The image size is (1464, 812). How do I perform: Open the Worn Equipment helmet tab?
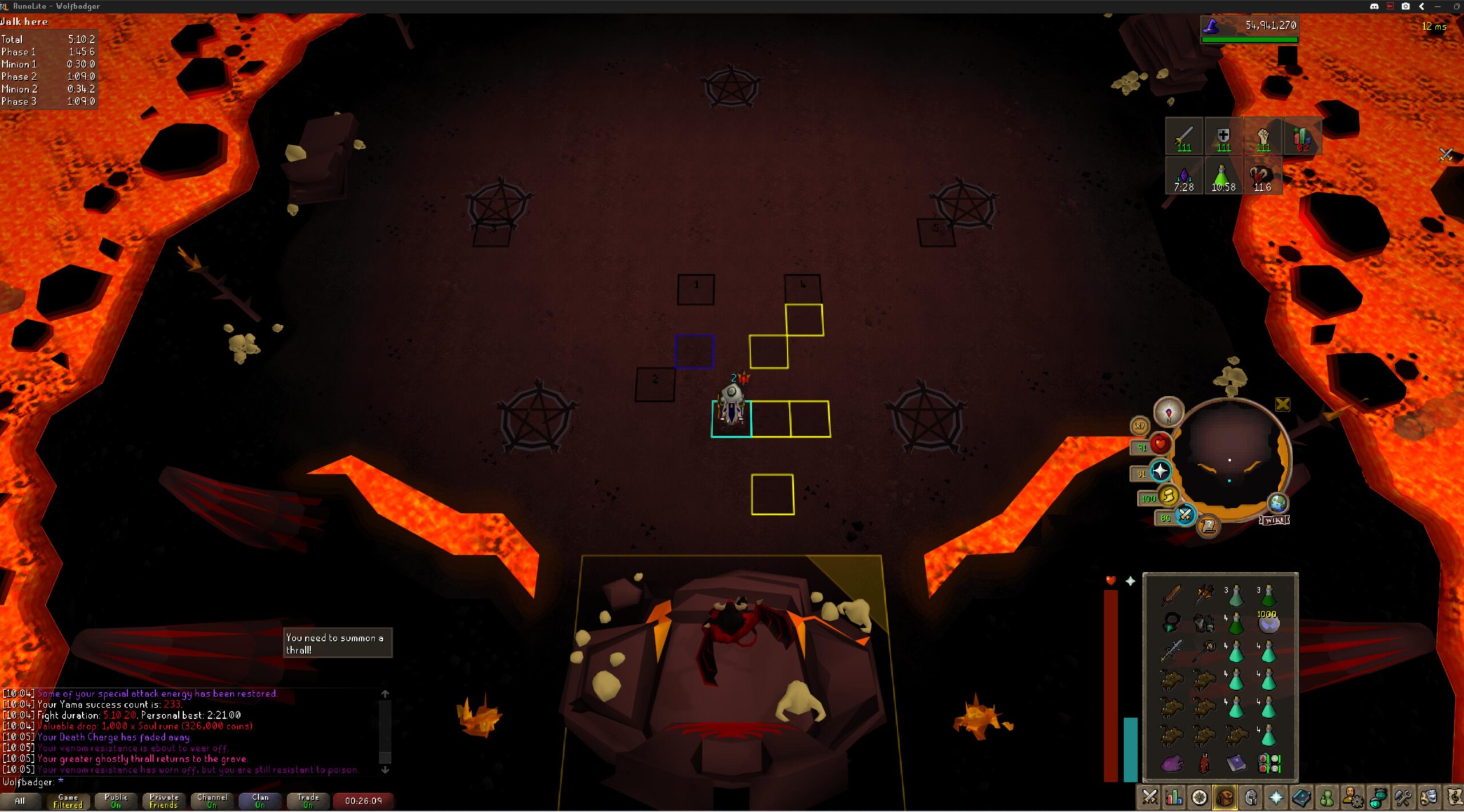(1251, 797)
